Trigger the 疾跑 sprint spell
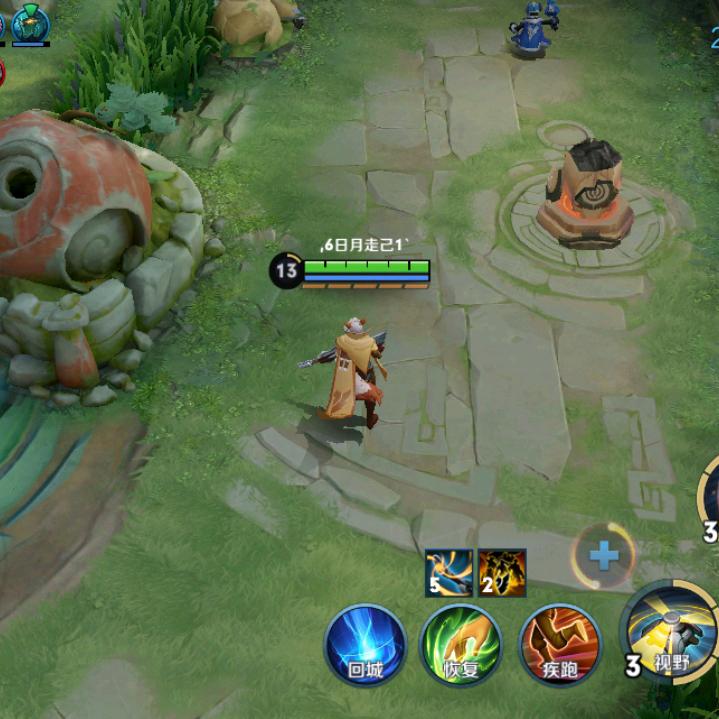Image resolution: width=719 pixels, height=719 pixels. pos(560,643)
